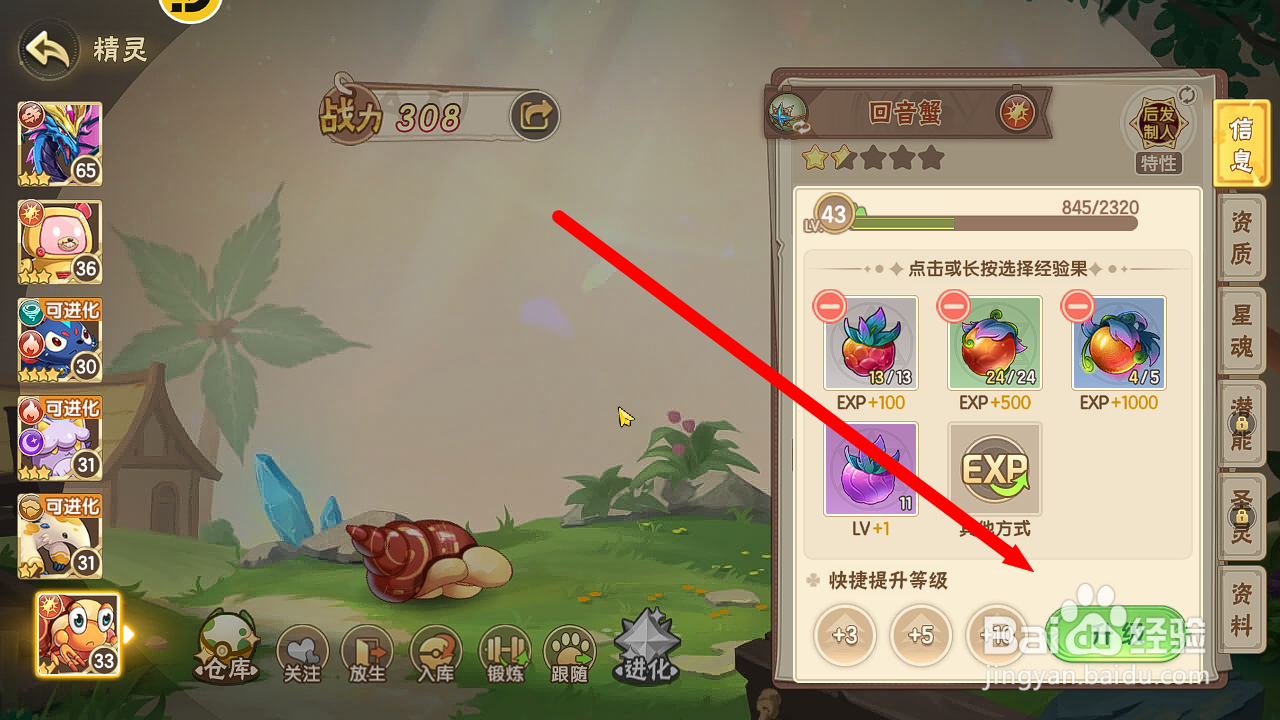The image size is (1280, 720).
Task: Switch to the 资质 tab
Action: (x=1241, y=237)
